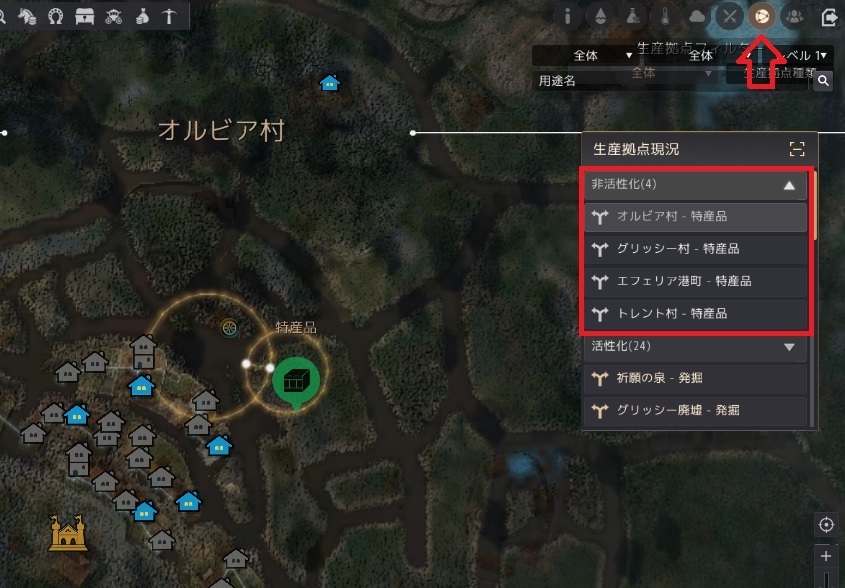Expand the 活性化(24) section

(x=789, y=347)
